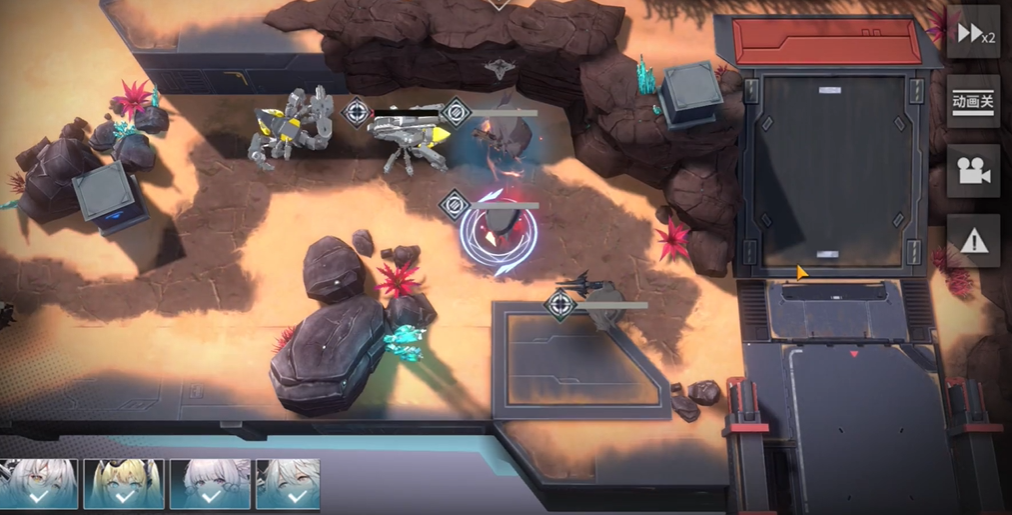Select the blonde-haired character portrait
The image size is (1012, 515).
coord(124,484)
